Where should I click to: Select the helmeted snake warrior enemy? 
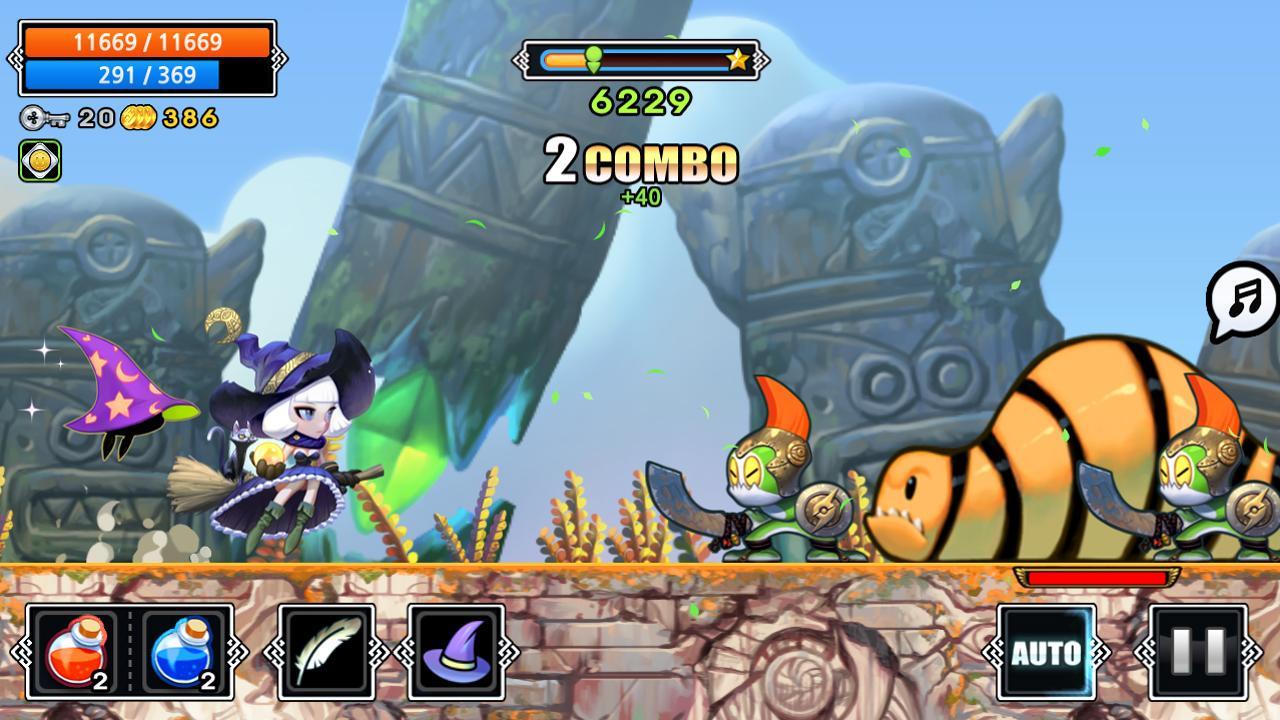(x=775, y=480)
